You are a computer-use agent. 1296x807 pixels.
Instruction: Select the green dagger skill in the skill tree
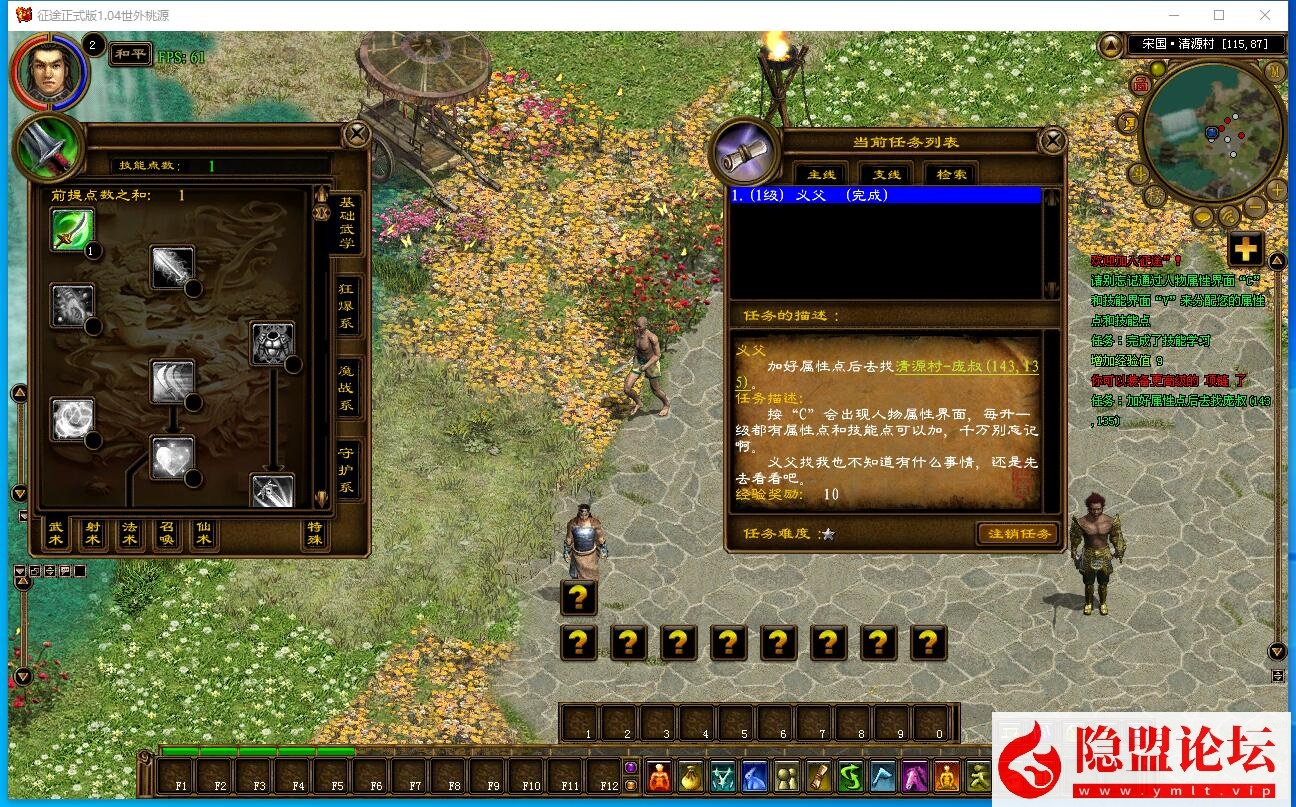(x=72, y=227)
